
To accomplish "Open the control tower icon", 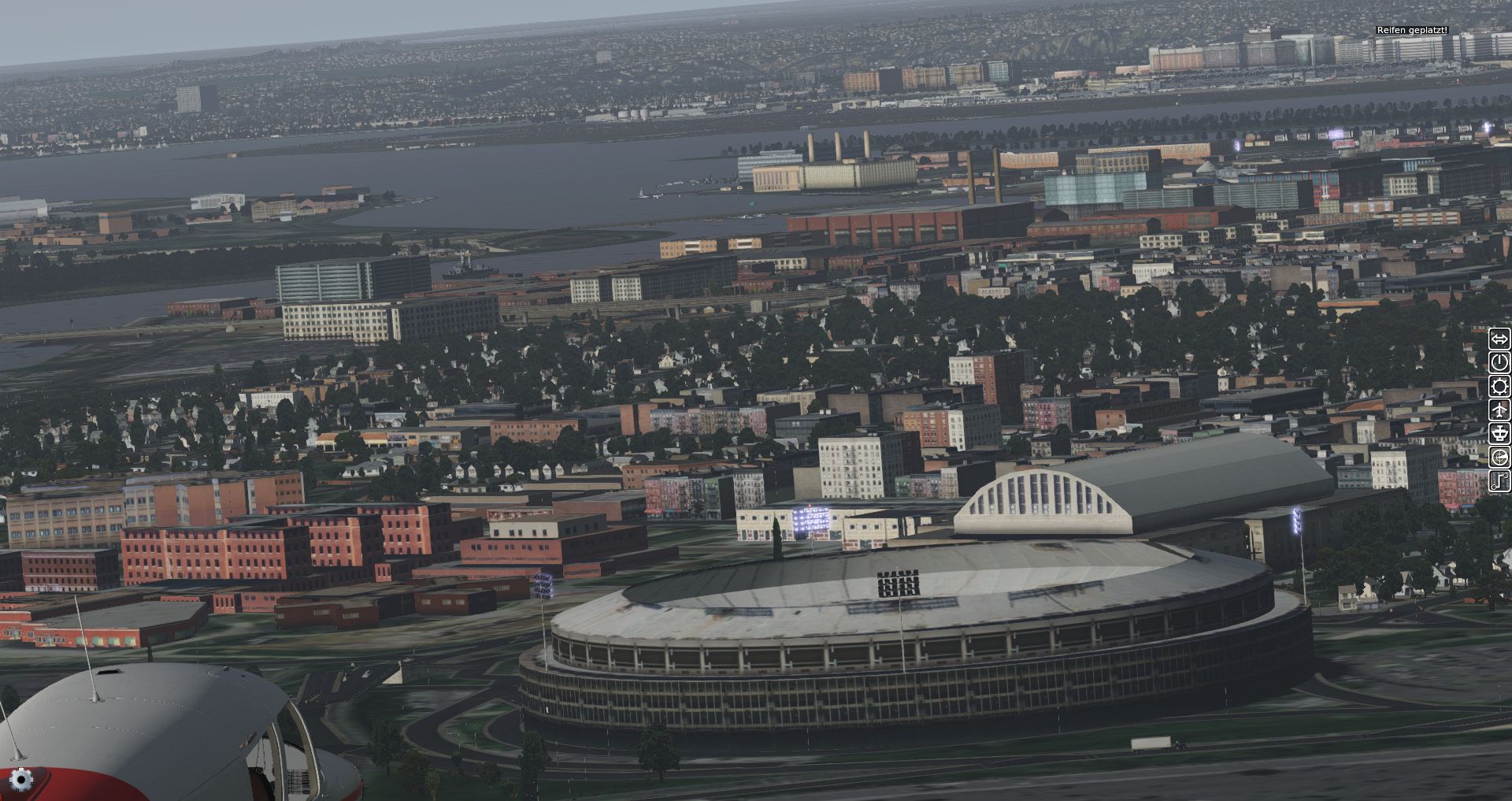I will click(1499, 433).
